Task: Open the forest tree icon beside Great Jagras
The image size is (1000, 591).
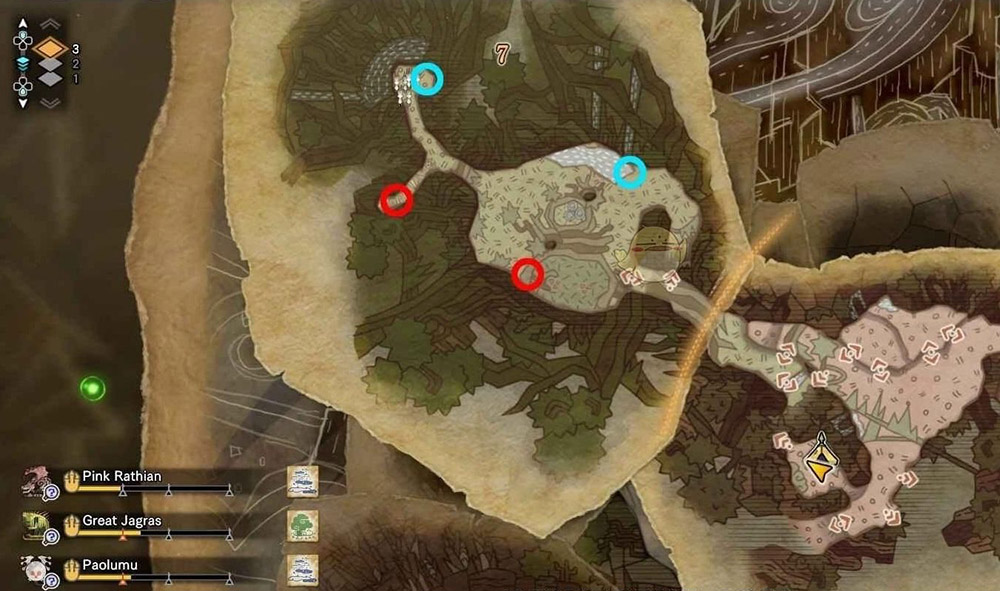Action: pos(302,524)
